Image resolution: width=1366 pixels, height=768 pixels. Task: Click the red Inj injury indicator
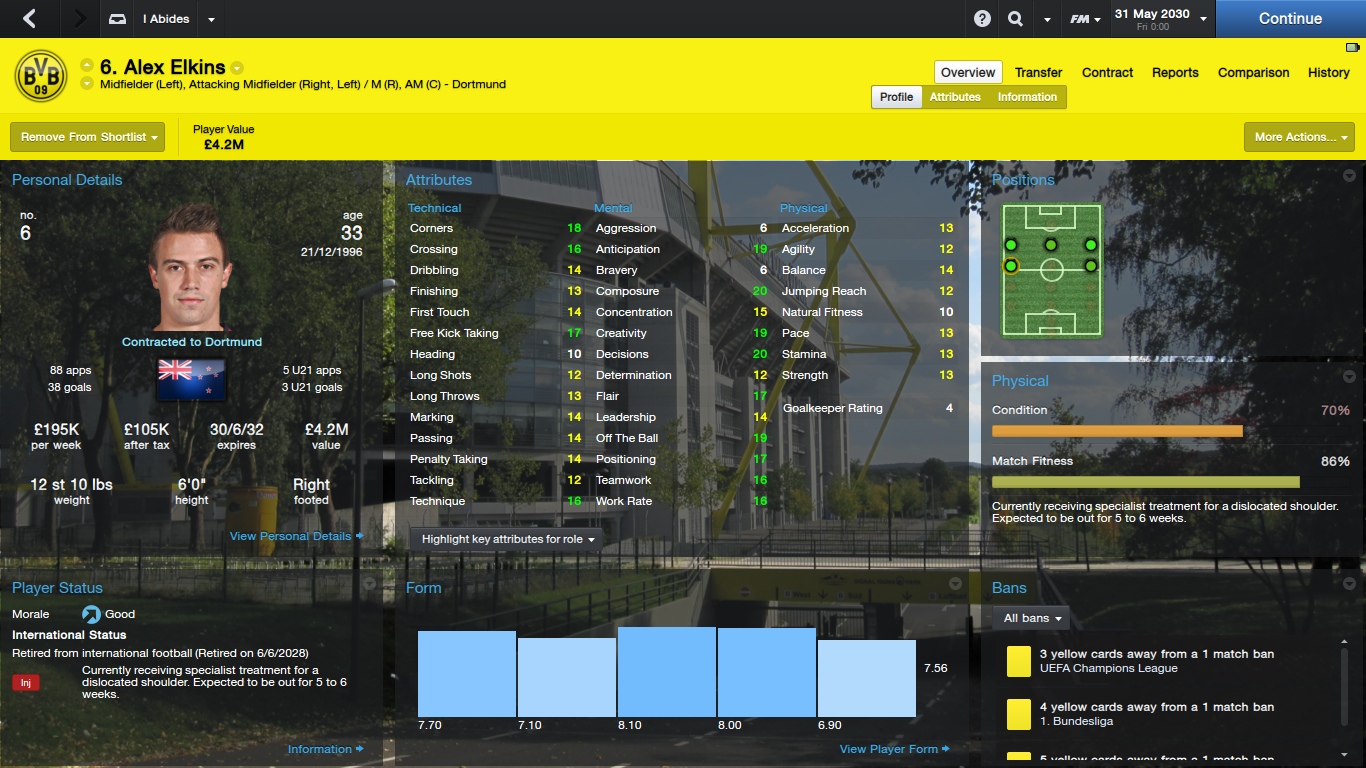coord(24,682)
